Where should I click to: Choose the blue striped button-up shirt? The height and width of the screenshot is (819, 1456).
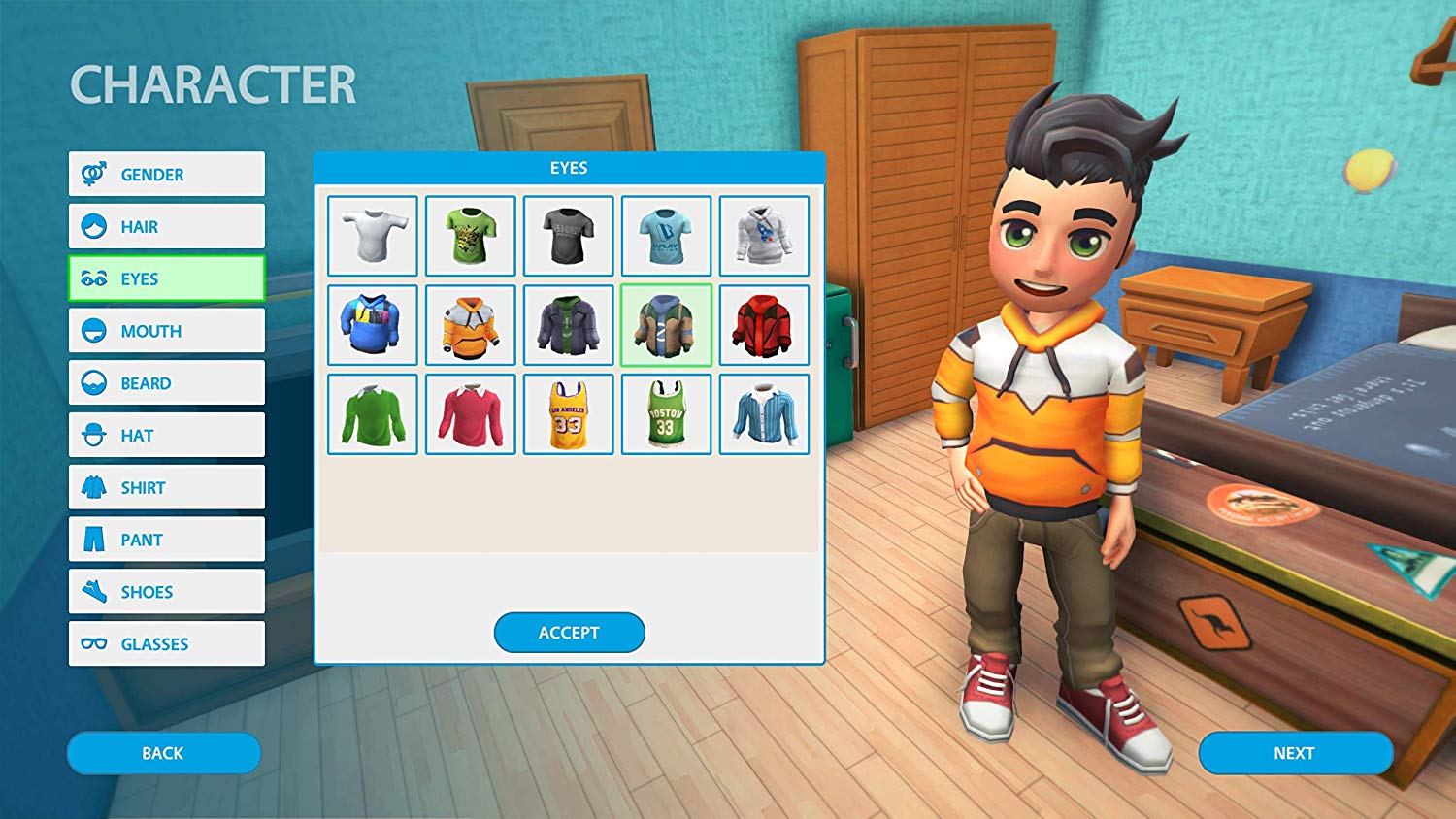pos(764,414)
